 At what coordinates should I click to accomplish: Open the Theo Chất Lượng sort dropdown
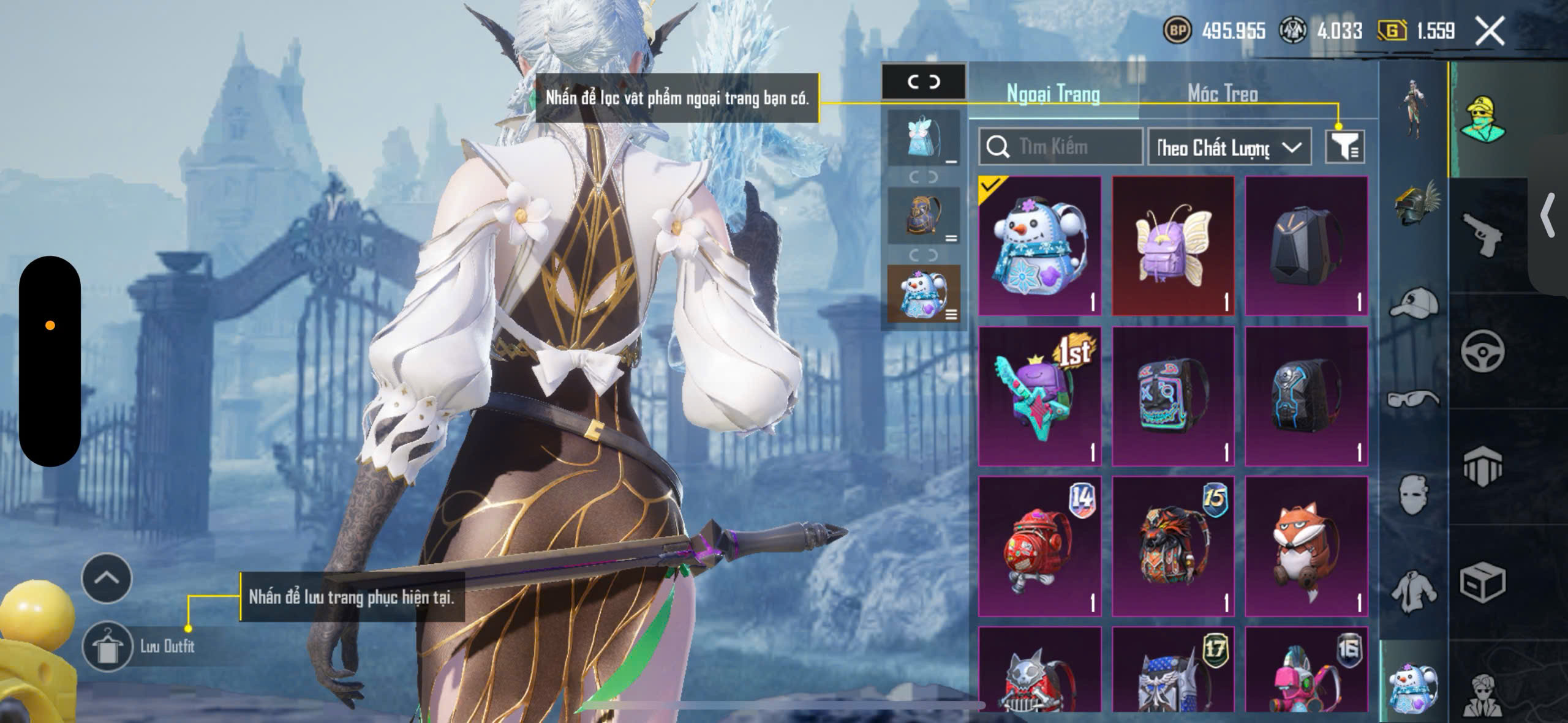click(1229, 147)
